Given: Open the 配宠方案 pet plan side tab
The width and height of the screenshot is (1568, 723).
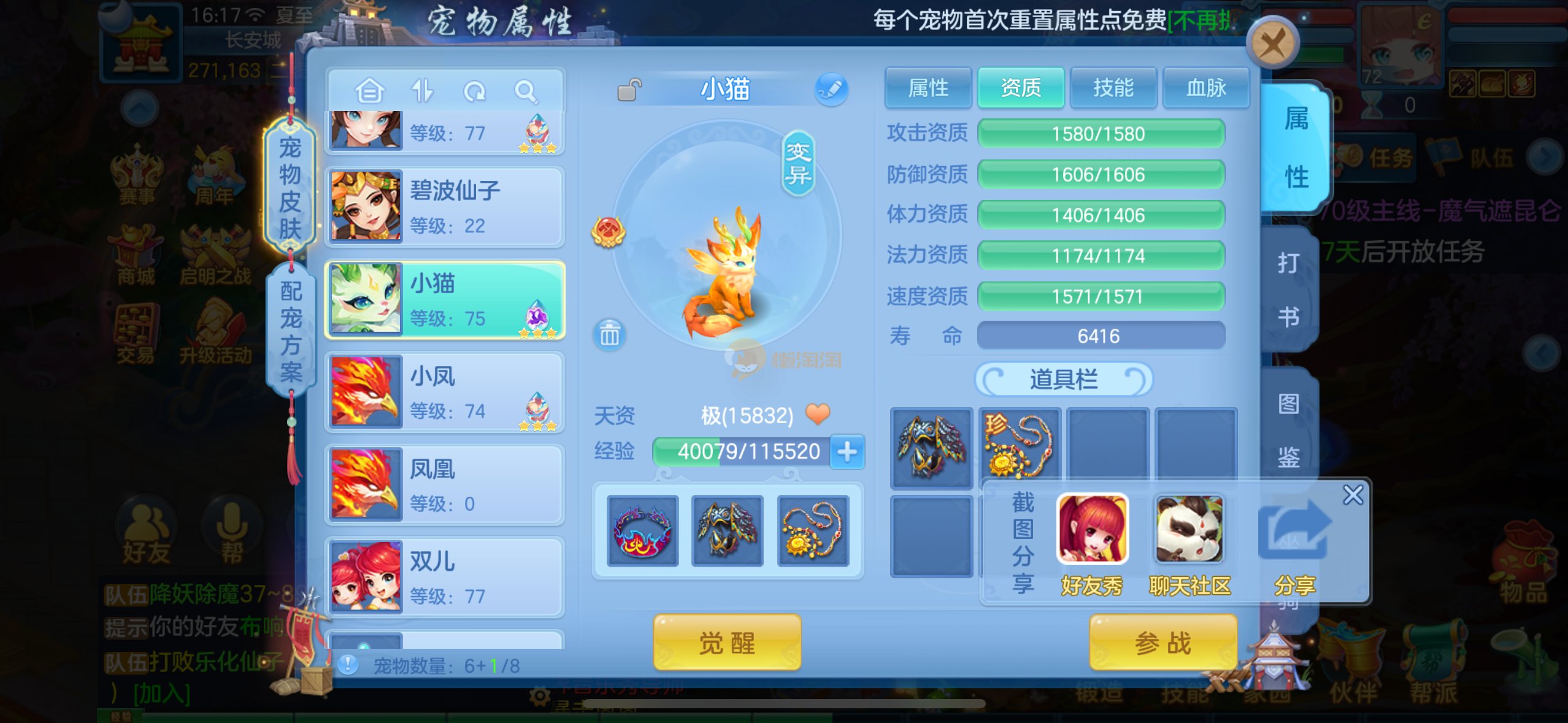Looking at the screenshot, I should (291, 332).
